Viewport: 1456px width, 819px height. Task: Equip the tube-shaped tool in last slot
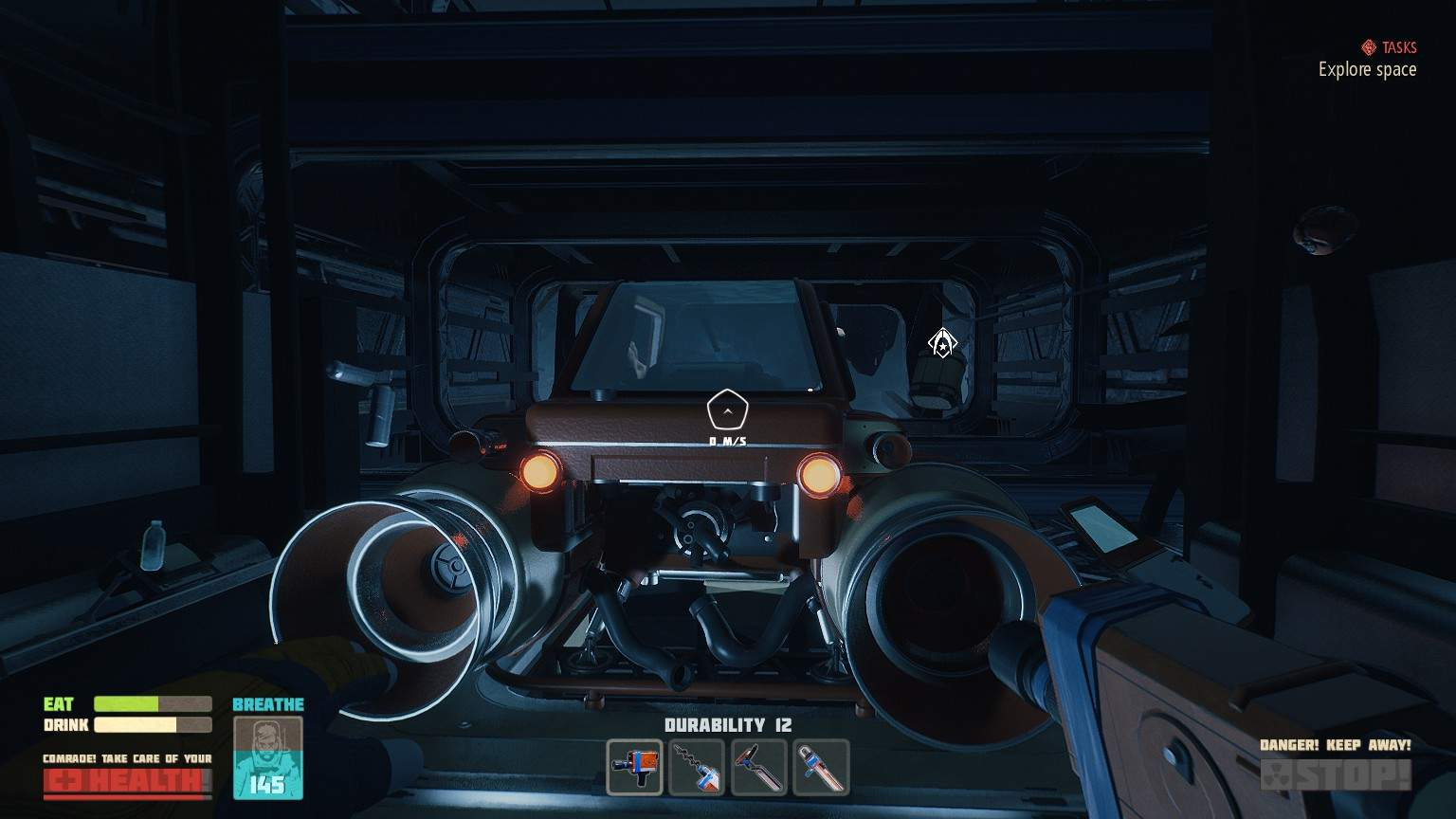(821, 767)
